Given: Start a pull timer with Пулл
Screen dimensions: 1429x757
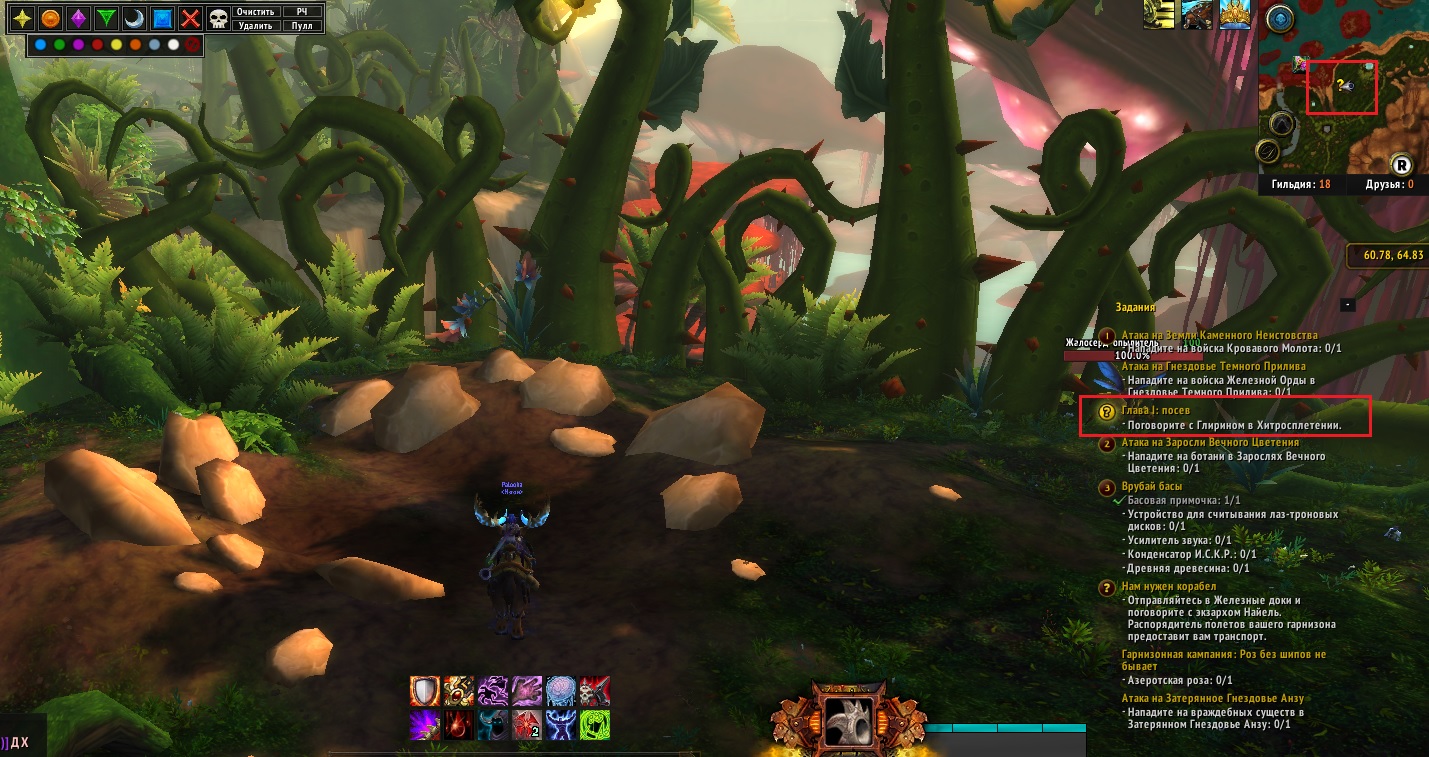Looking at the screenshot, I should (302, 26).
